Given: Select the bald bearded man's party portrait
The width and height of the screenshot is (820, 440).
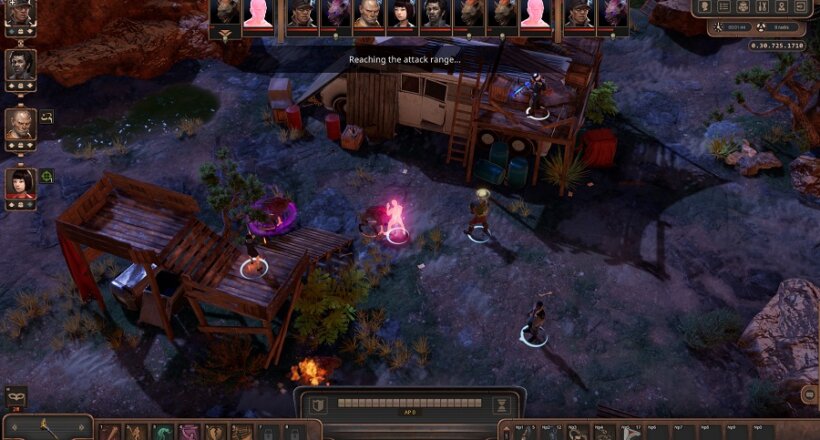Looking at the screenshot, I should click(20, 124).
